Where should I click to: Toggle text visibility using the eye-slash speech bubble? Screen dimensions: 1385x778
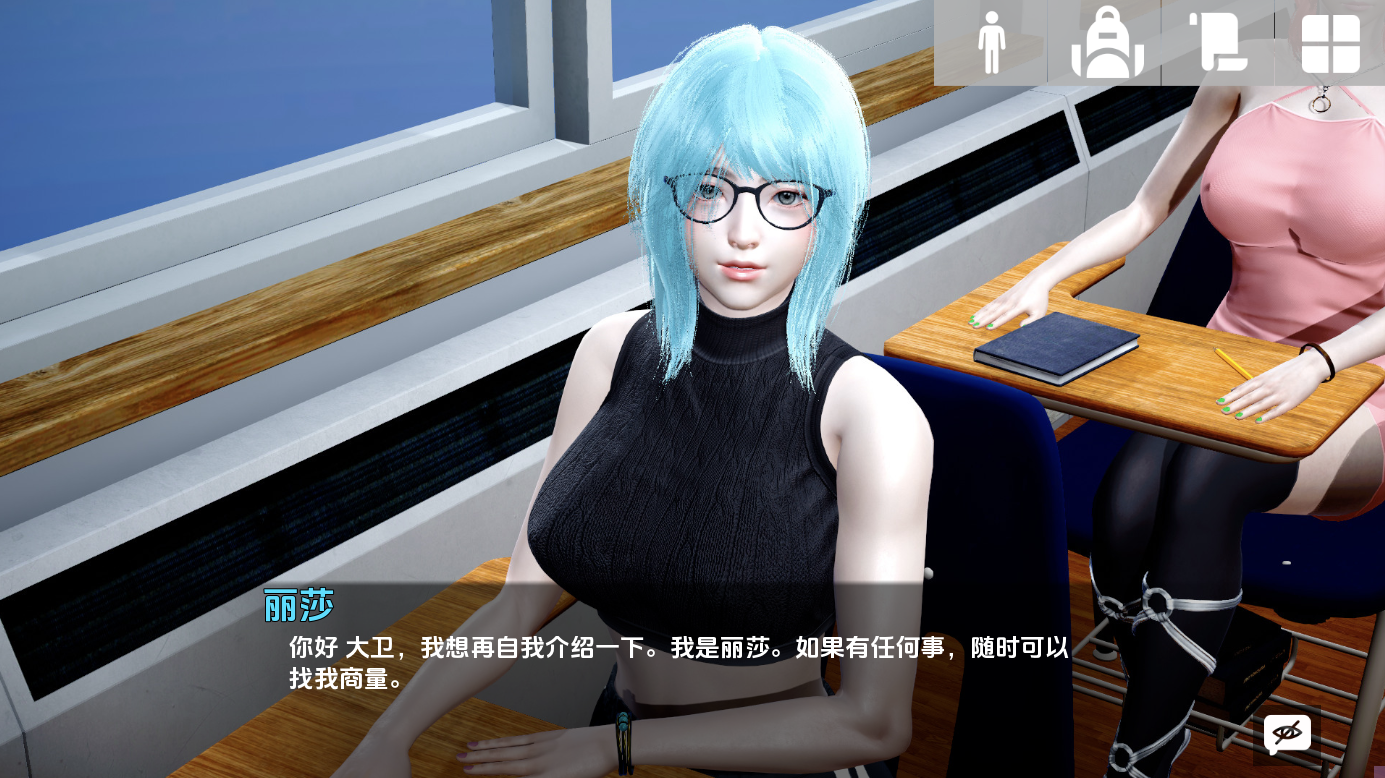point(1289,734)
